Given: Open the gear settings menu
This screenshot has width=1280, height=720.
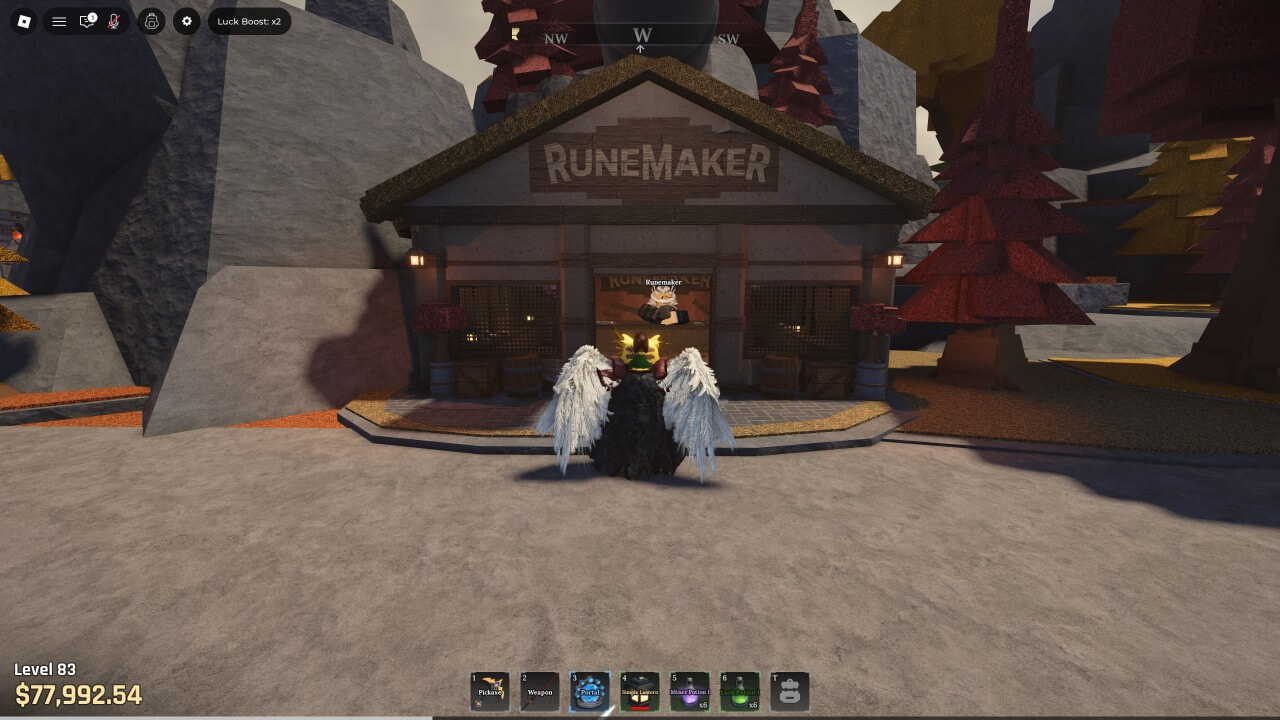Looking at the screenshot, I should coord(187,21).
